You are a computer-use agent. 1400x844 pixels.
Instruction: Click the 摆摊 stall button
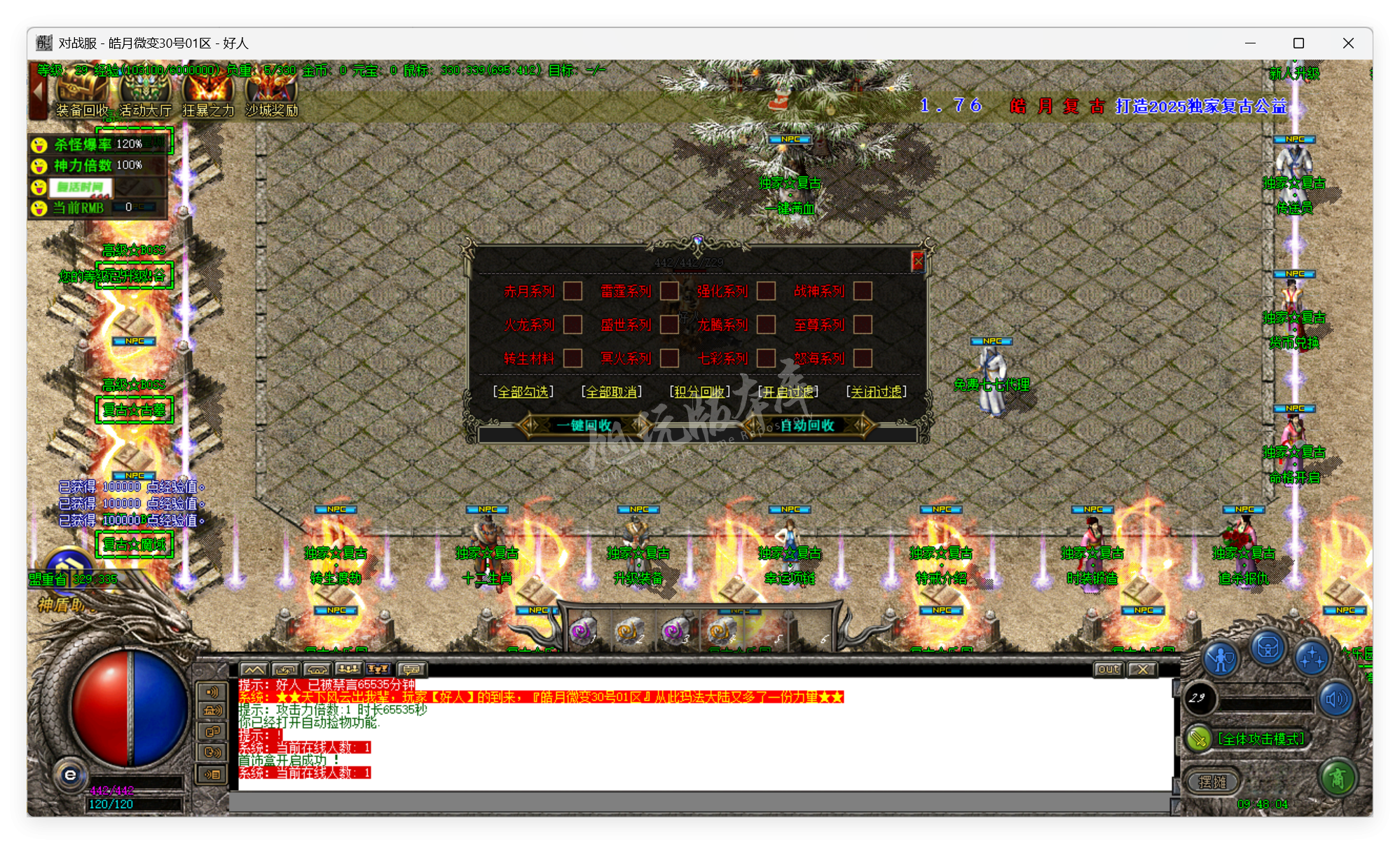(x=1214, y=781)
